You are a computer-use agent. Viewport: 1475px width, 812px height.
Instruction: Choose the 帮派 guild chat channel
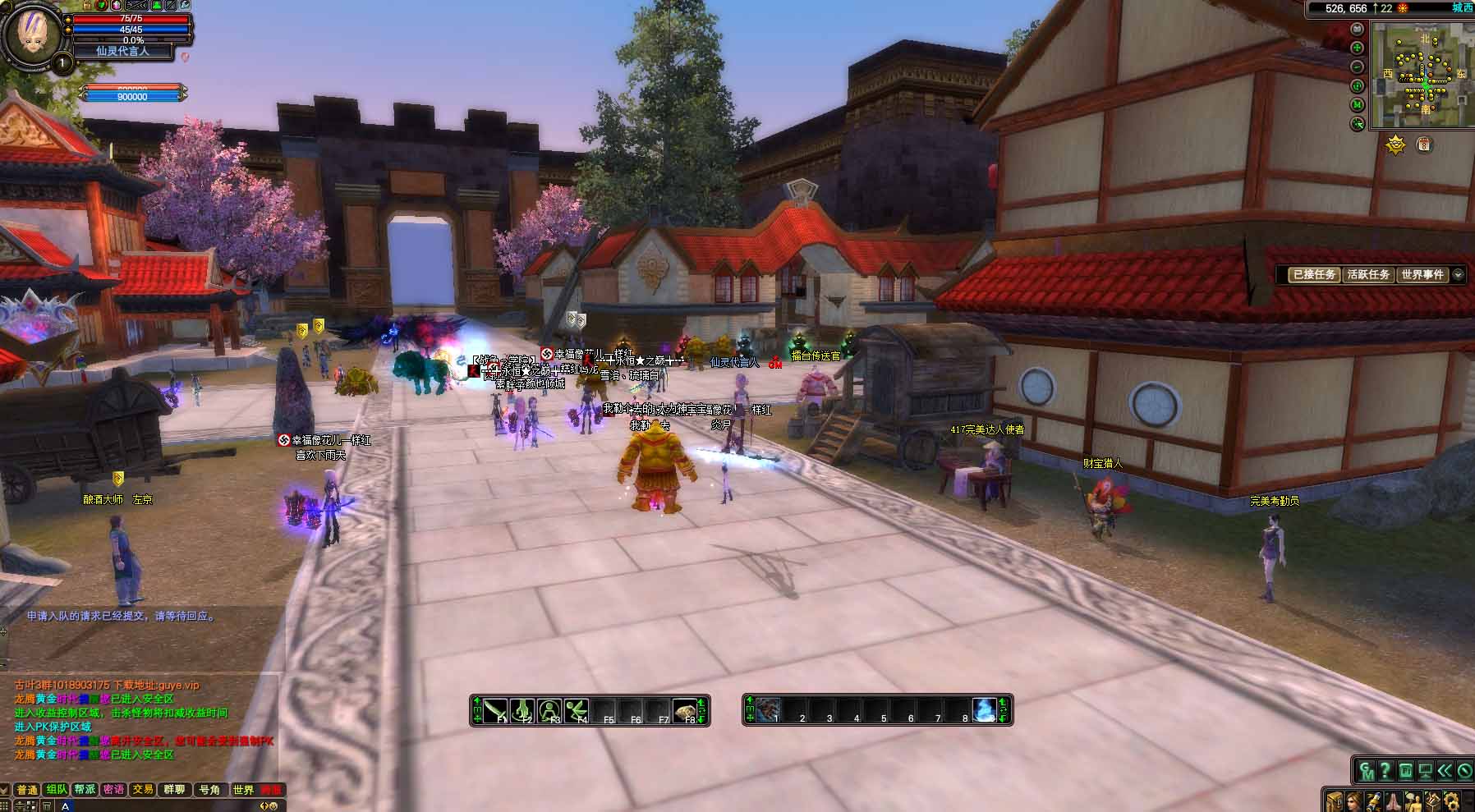(85, 790)
